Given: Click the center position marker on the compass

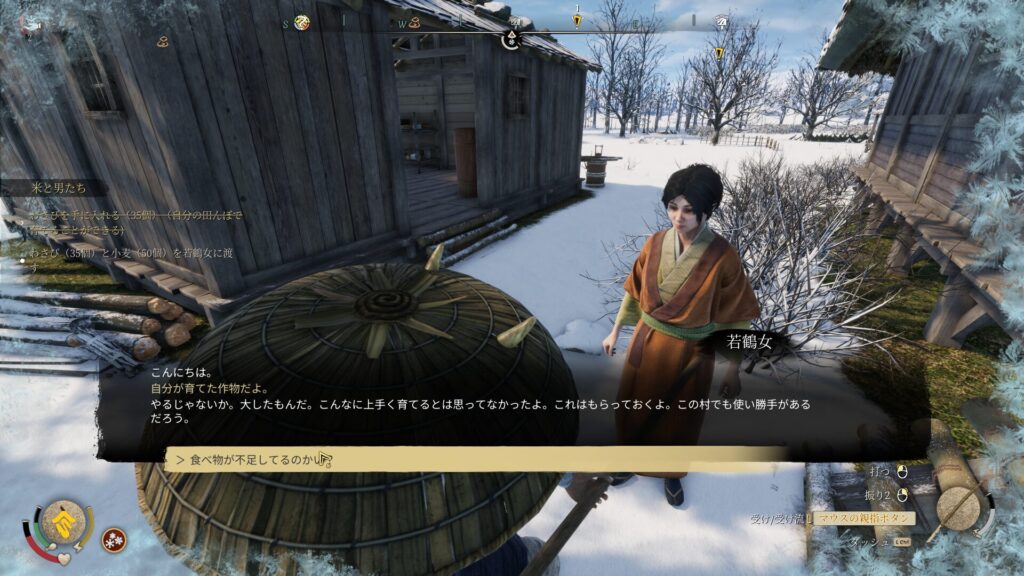Looking at the screenshot, I should coord(511,39).
